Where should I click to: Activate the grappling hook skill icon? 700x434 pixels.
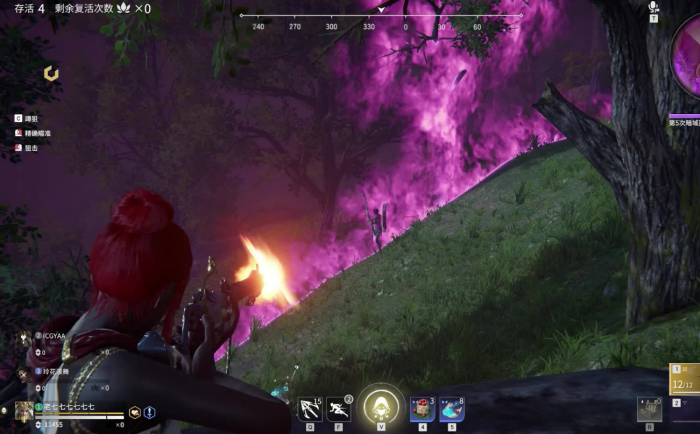310,409
